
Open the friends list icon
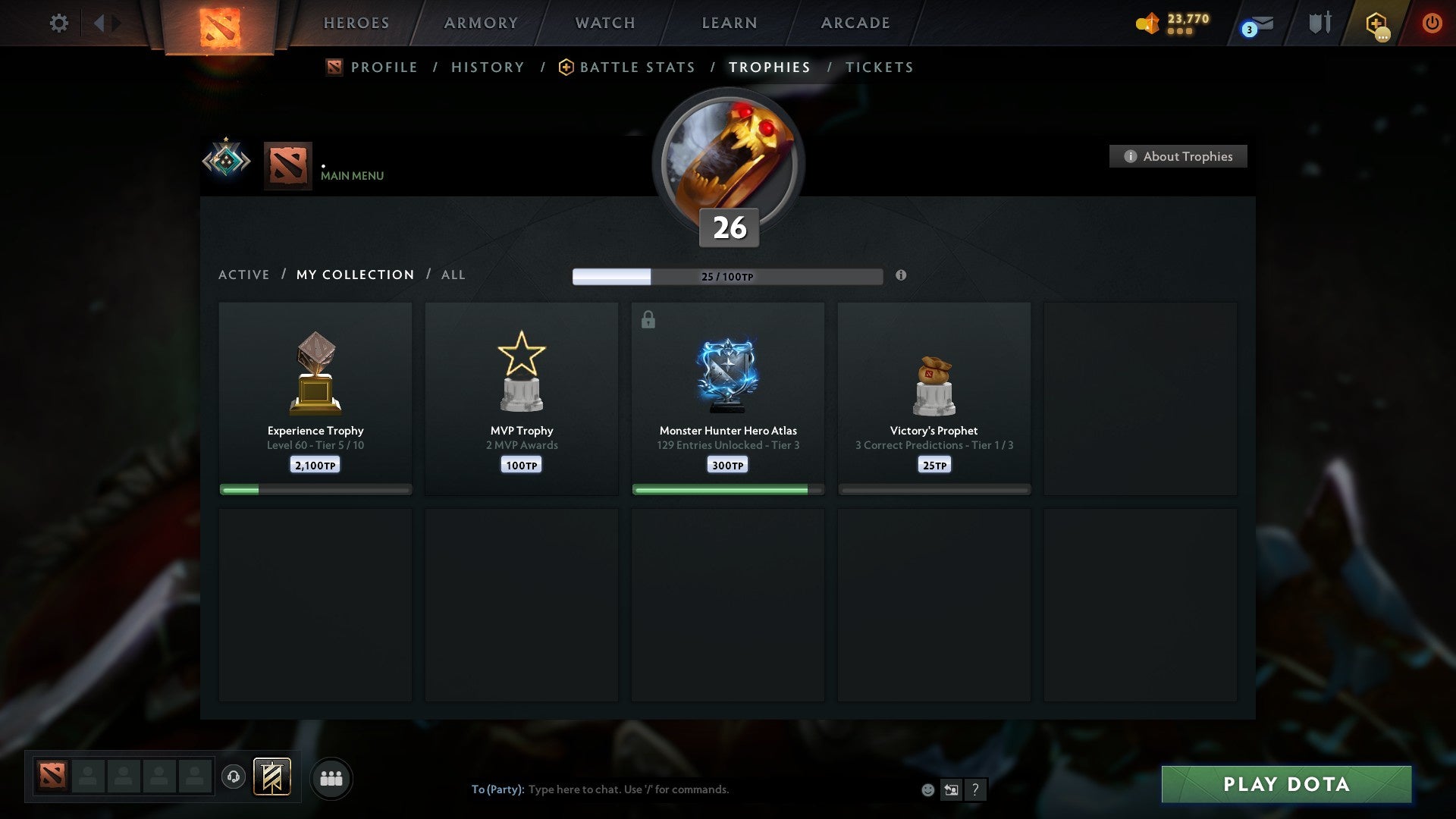coord(331,778)
